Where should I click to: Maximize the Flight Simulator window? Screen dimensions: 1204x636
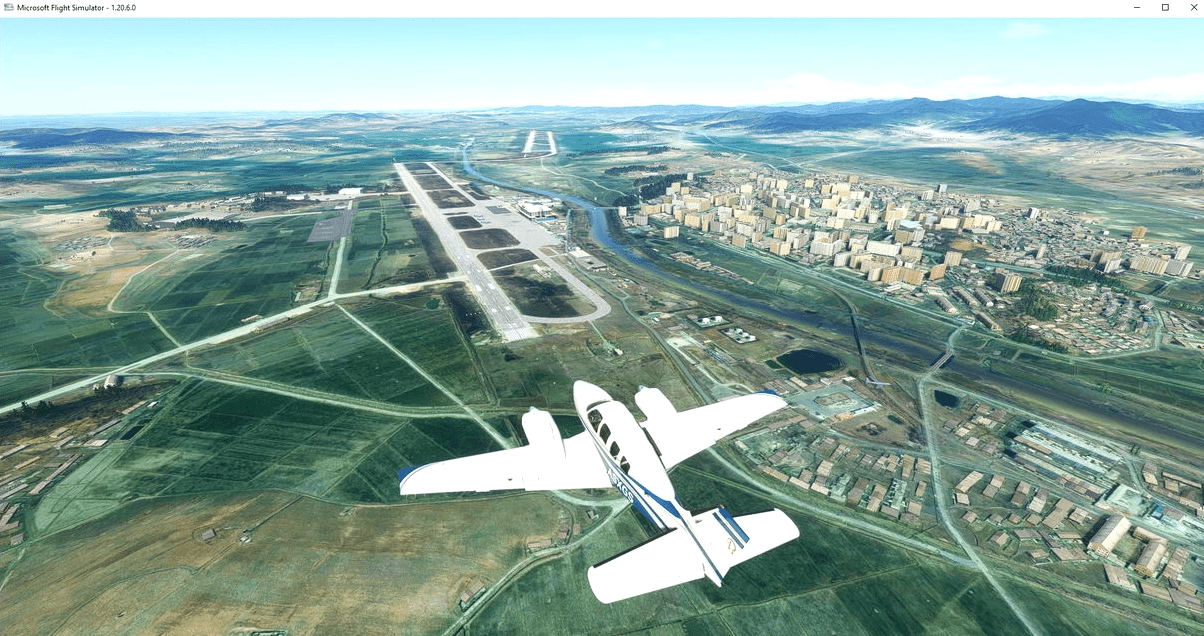pyautogui.click(x=1165, y=7)
